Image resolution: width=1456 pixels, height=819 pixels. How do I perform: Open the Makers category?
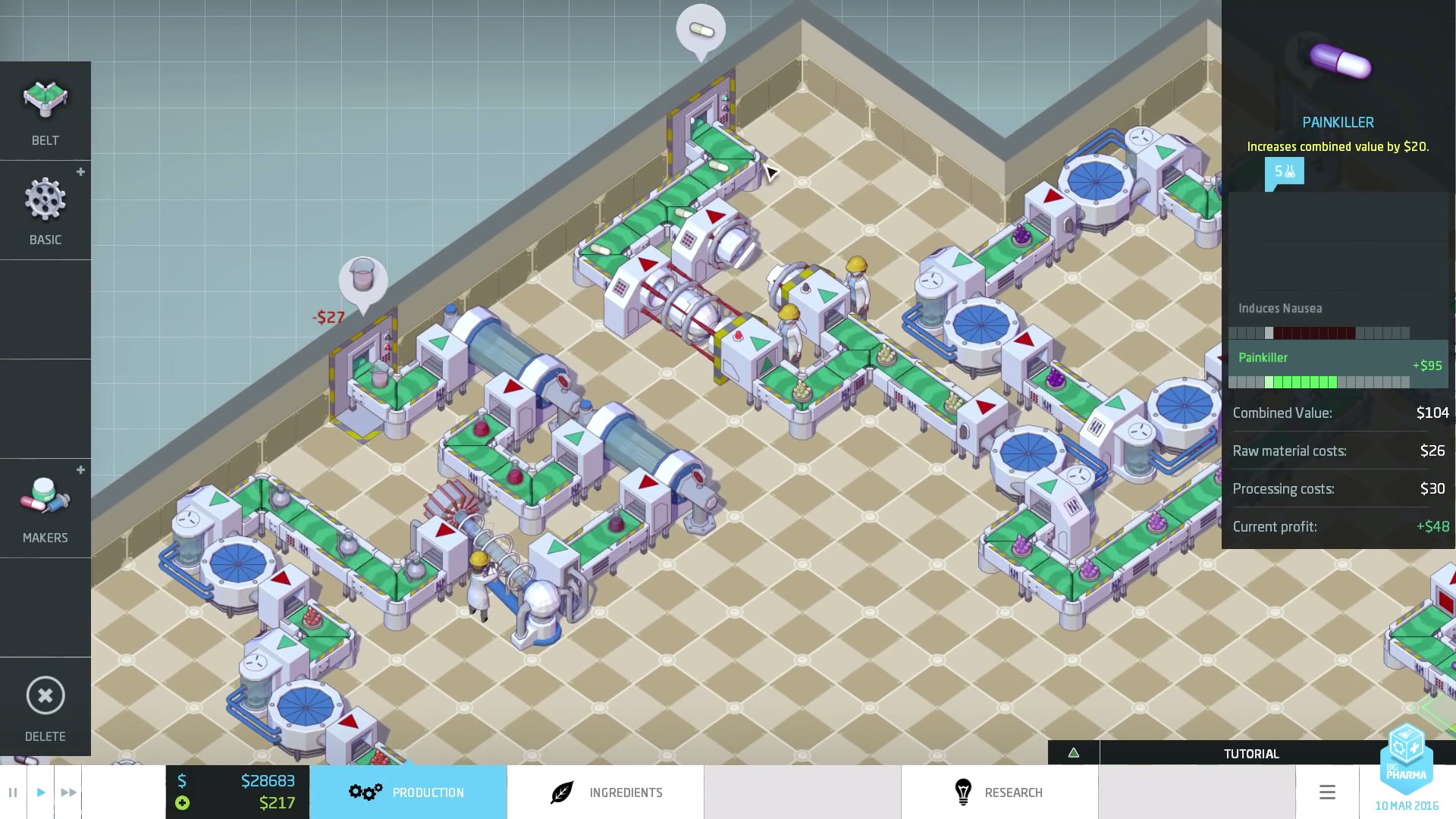pyautogui.click(x=45, y=509)
